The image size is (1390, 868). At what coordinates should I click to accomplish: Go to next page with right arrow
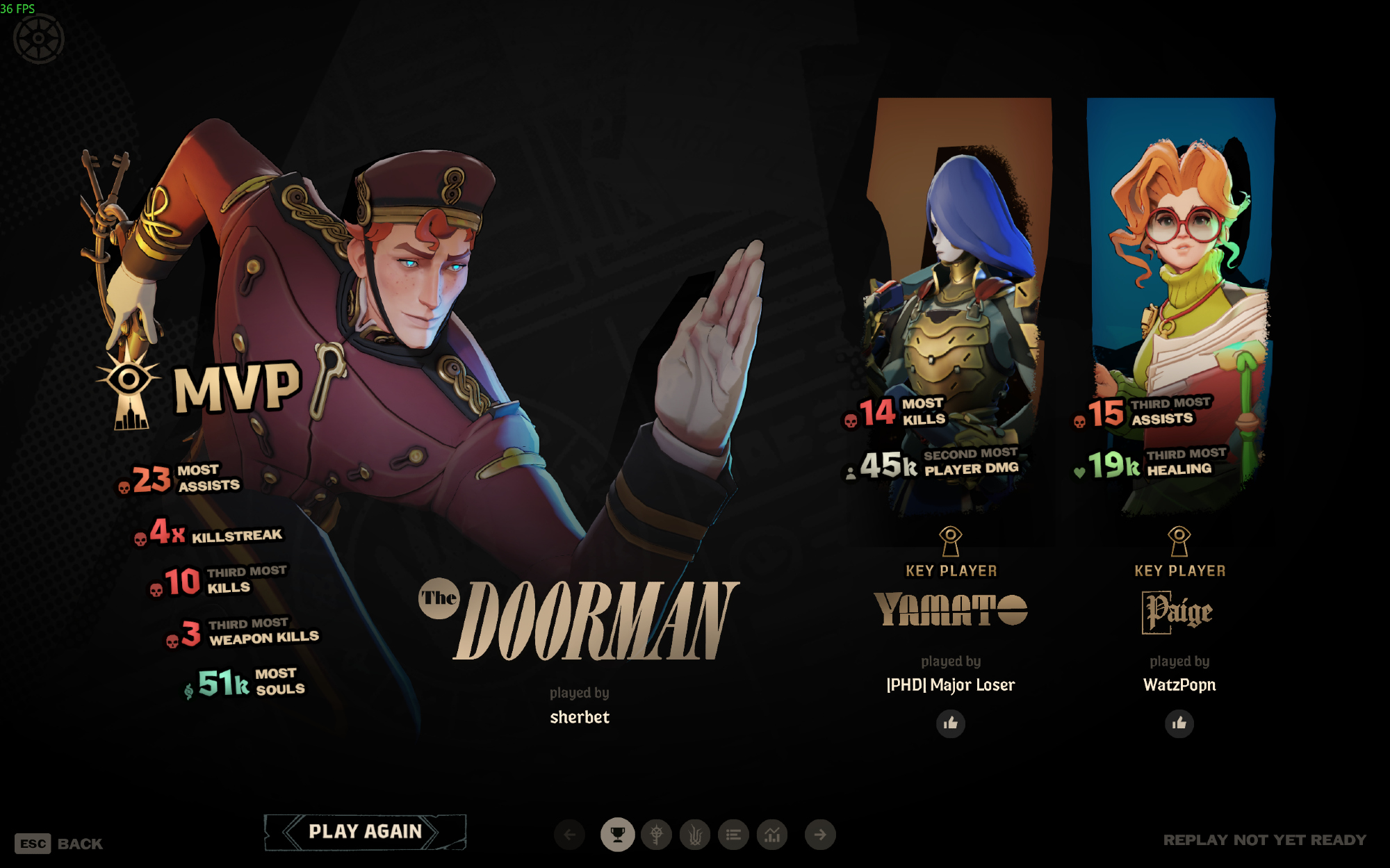point(820,835)
